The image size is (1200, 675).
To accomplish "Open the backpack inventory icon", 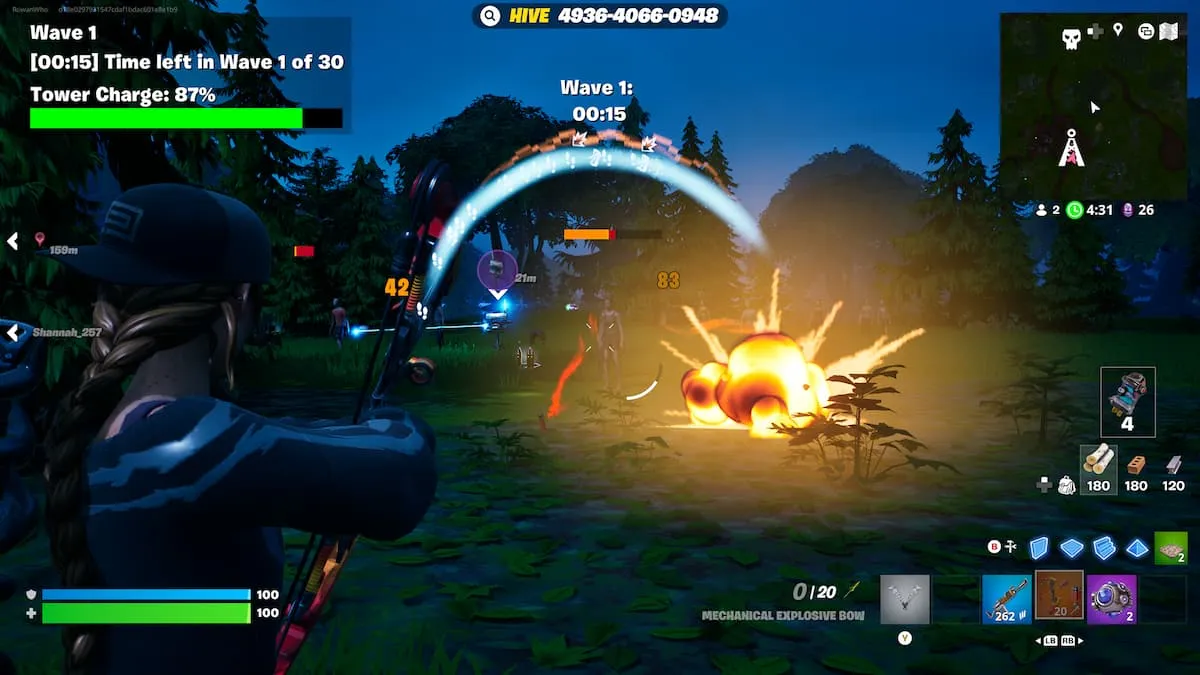I will 1067,485.
